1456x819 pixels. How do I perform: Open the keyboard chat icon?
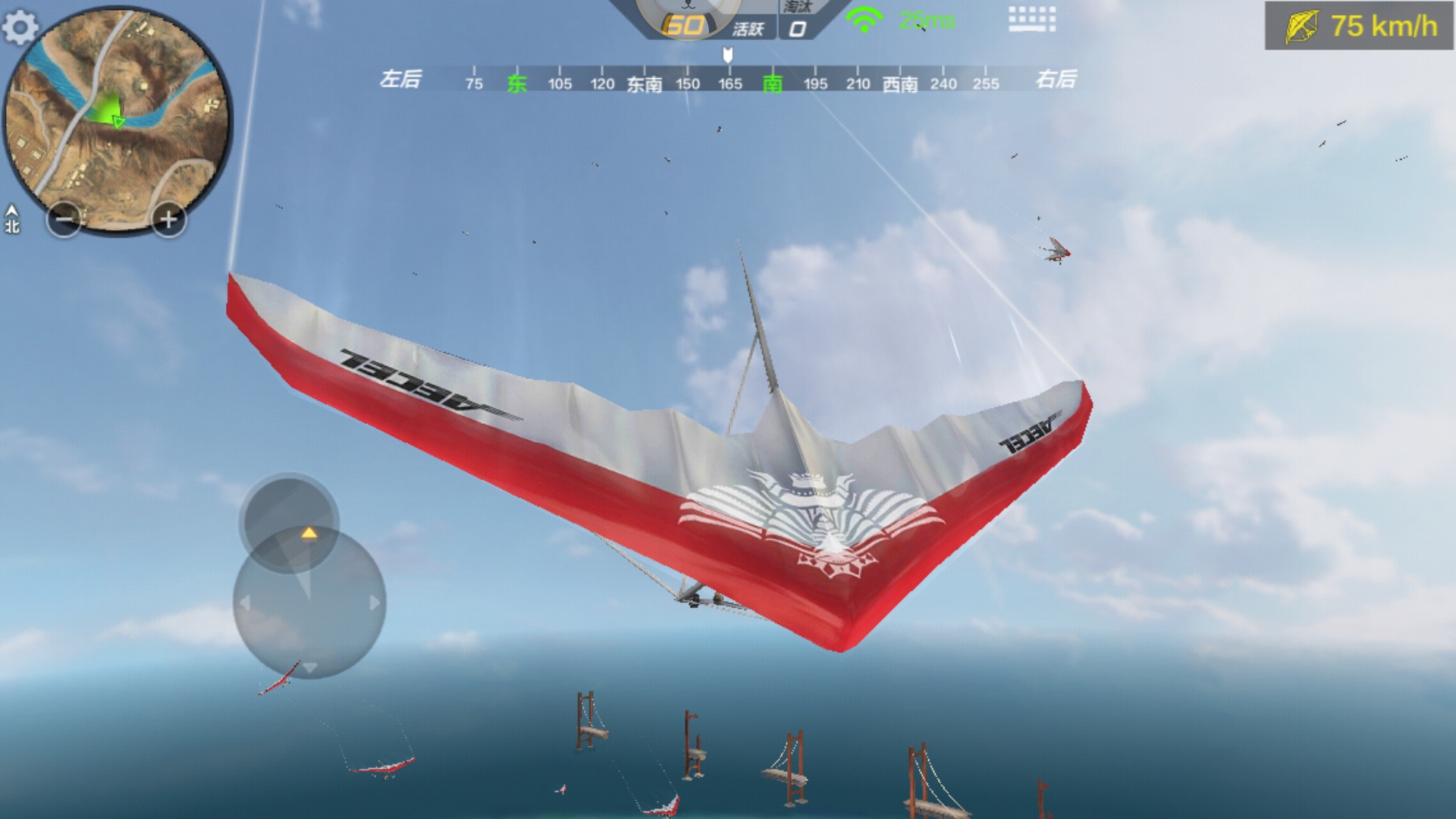click(1031, 19)
